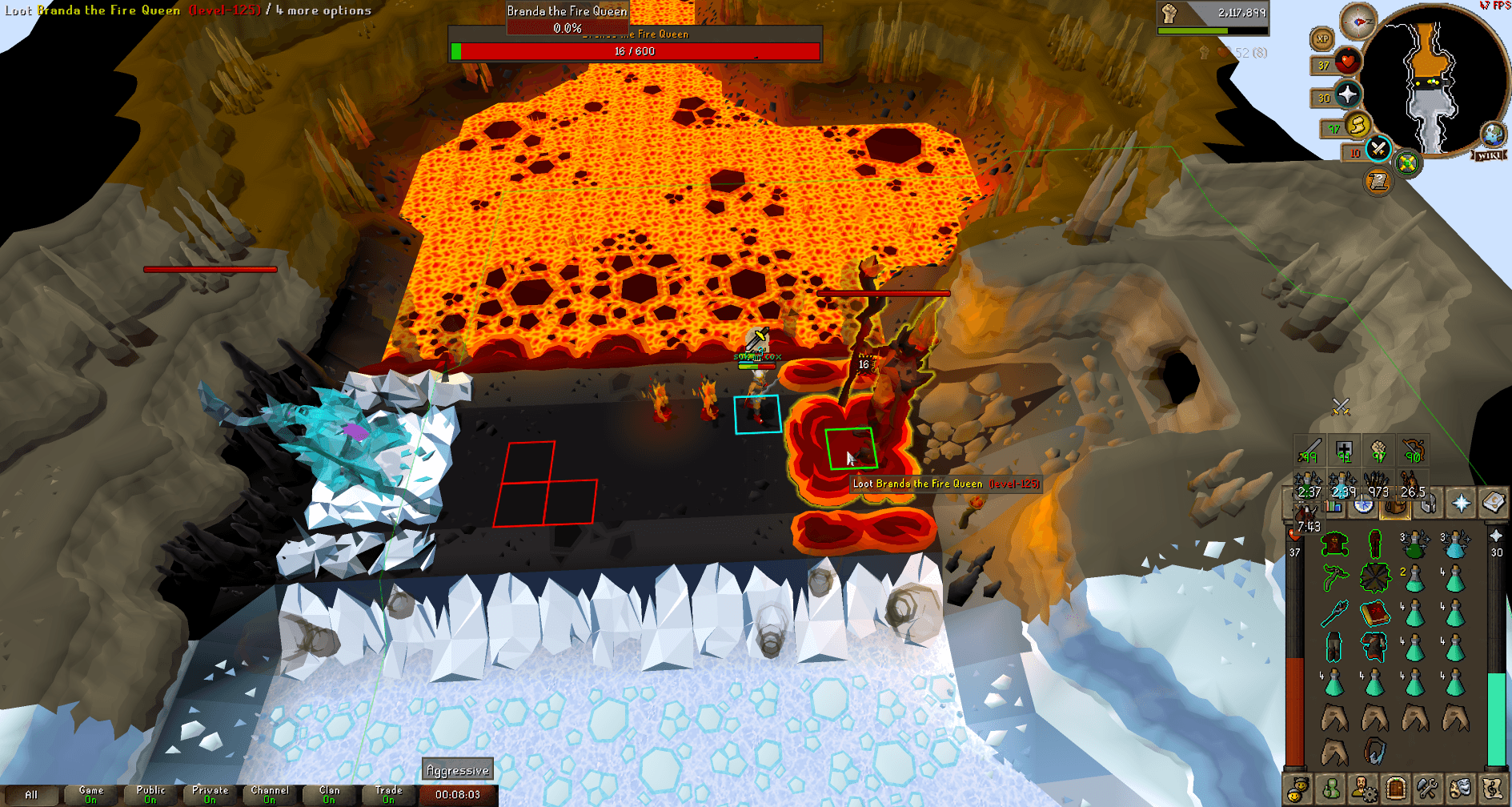Image resolution: width=1512 pixels, height=807 pixels.
Task: Toggle the special attack orb
Action: tap(1378, 150)
